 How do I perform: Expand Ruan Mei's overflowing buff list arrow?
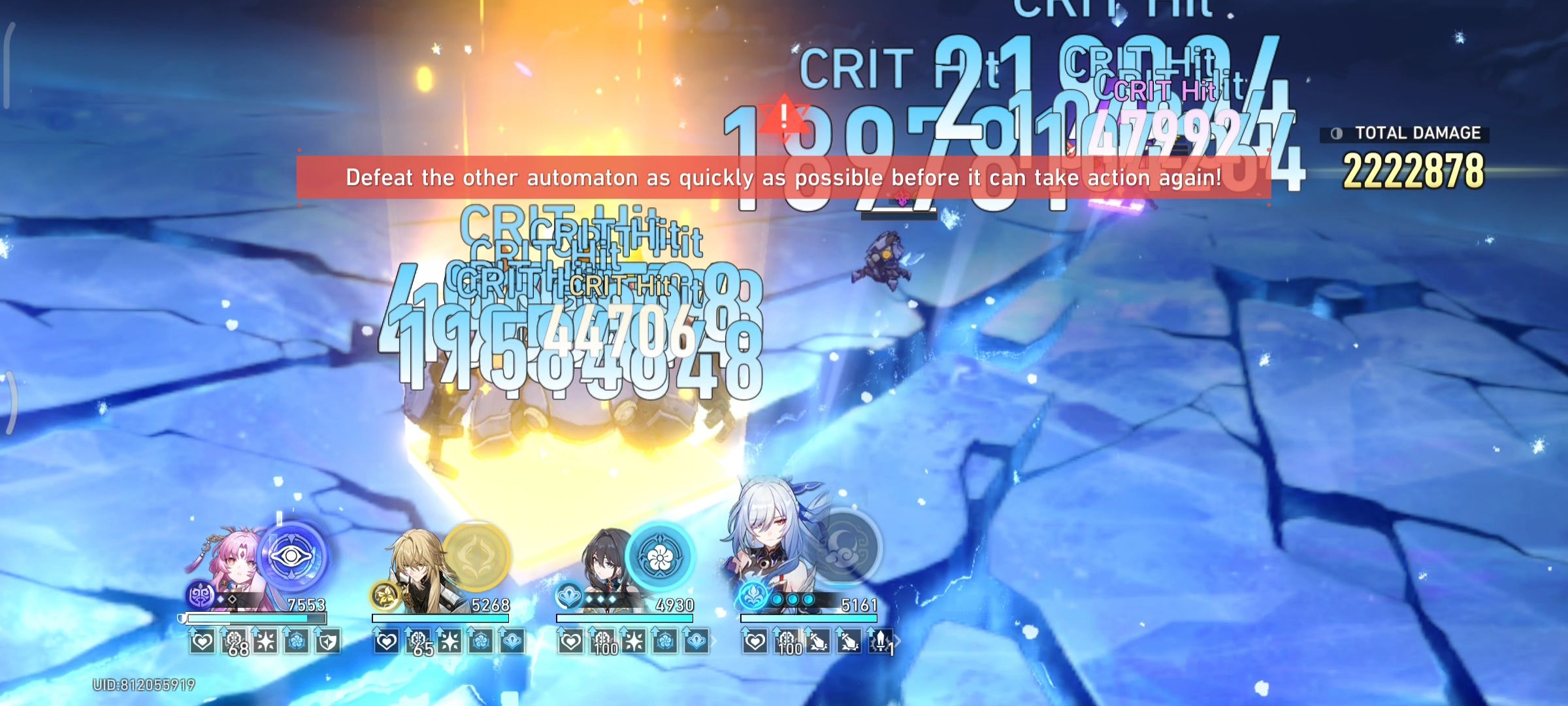click(714, 639)
